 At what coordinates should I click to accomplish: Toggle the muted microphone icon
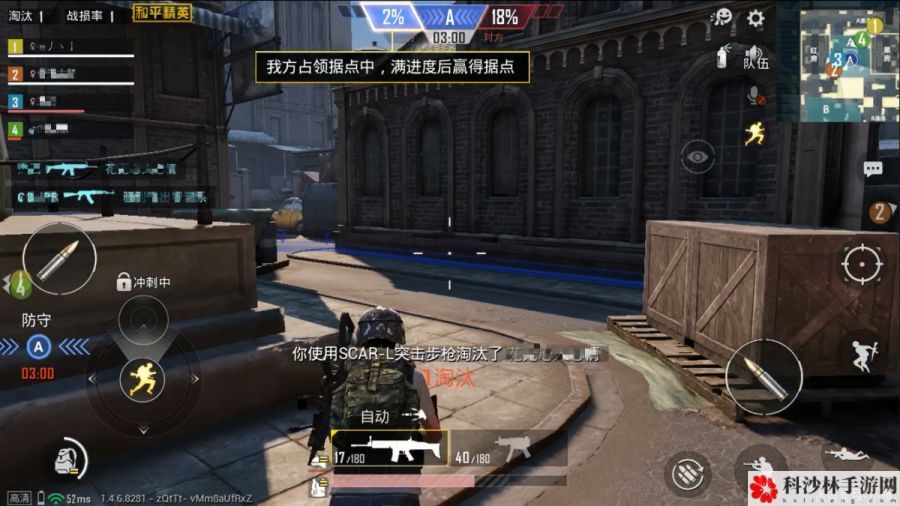[x=755, y=96]
